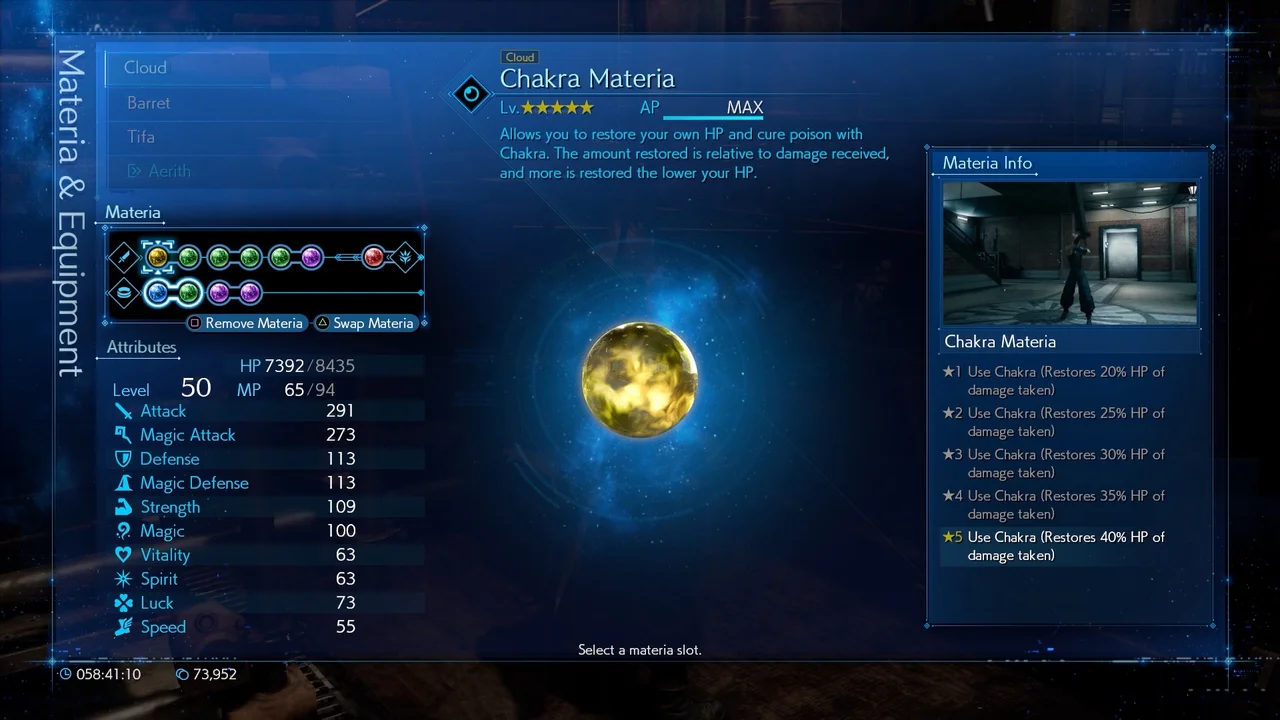This screenshot has height=720, width=1280.
Task: Click the armor bangle icon
Action: (x=123, y=293)
